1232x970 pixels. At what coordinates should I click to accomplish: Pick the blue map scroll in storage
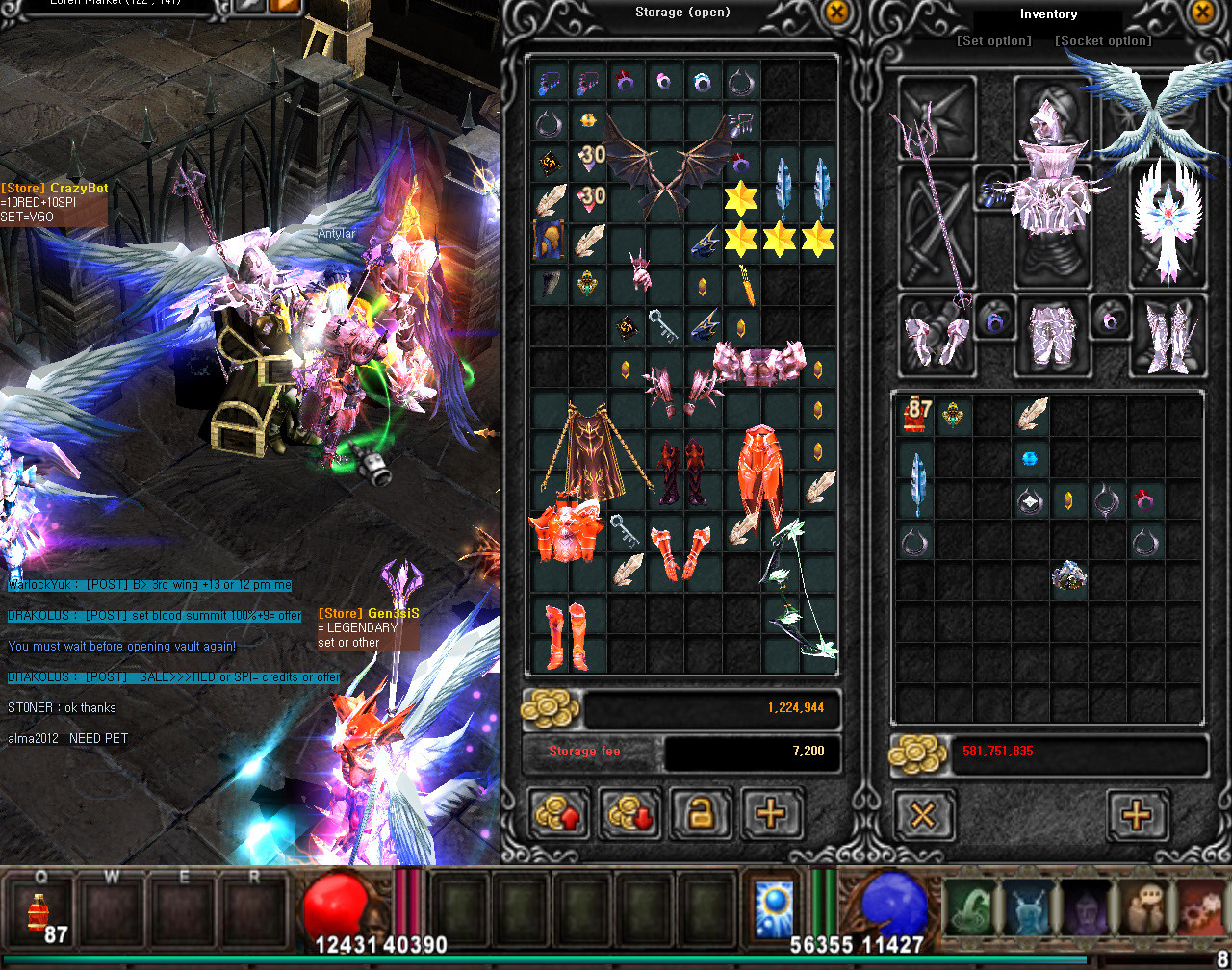[x=549, y=239]
